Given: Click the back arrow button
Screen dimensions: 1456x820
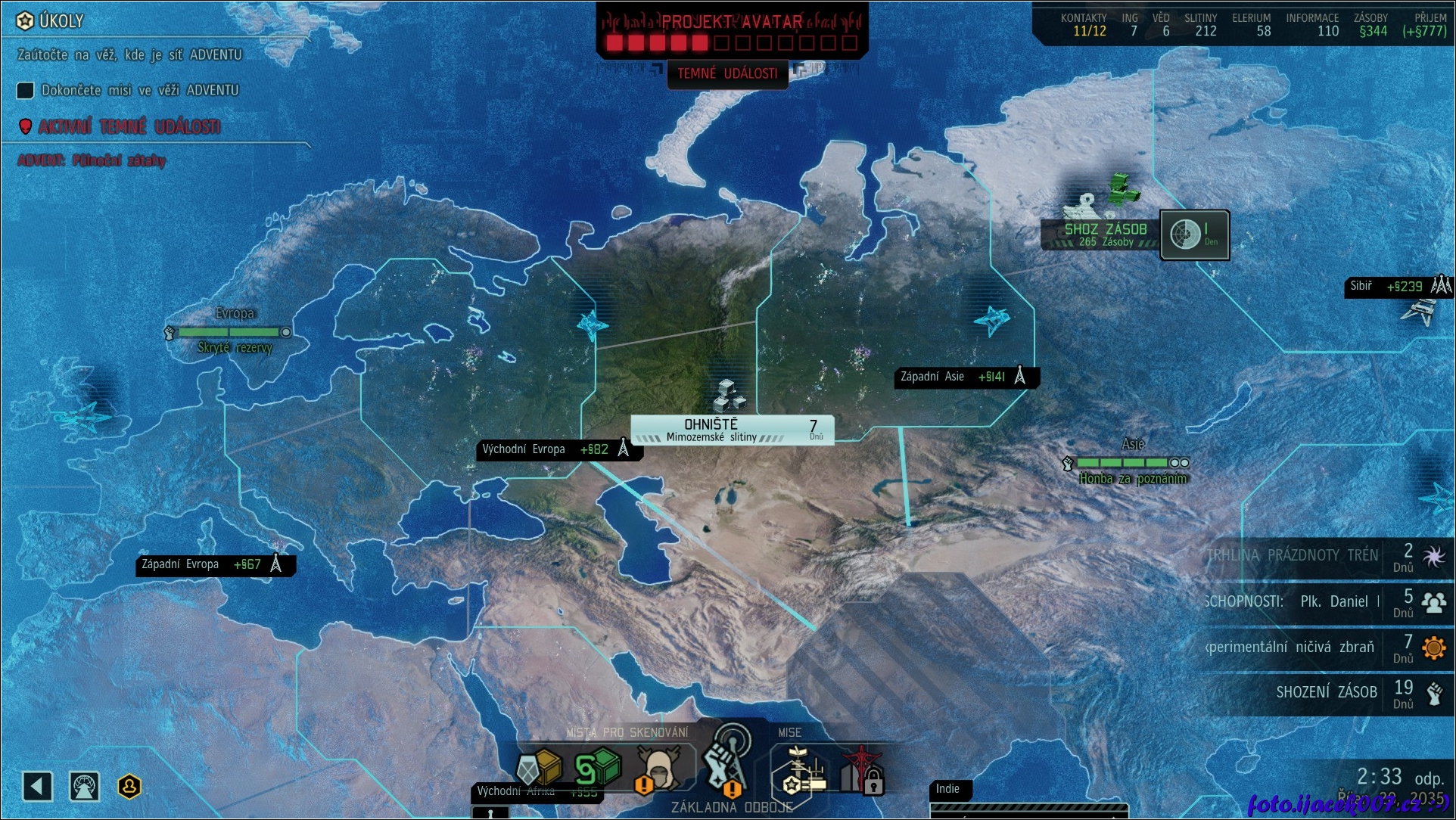Looking at the screenshot, I should [37, 787].
